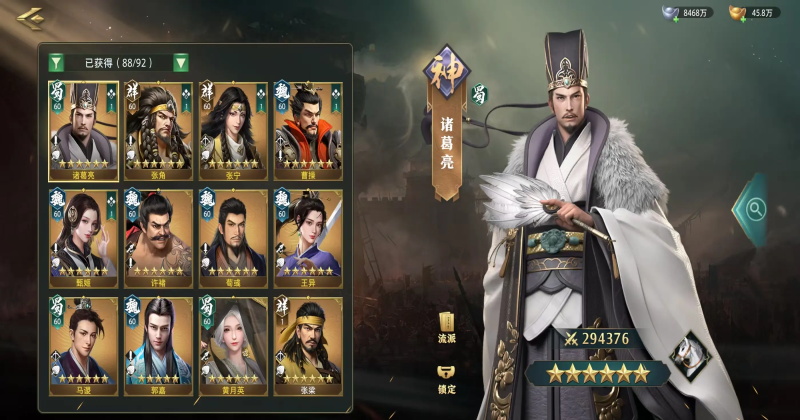Open the 流派 scroll button
Screen dimensions: 800x420
coord(447,327)
